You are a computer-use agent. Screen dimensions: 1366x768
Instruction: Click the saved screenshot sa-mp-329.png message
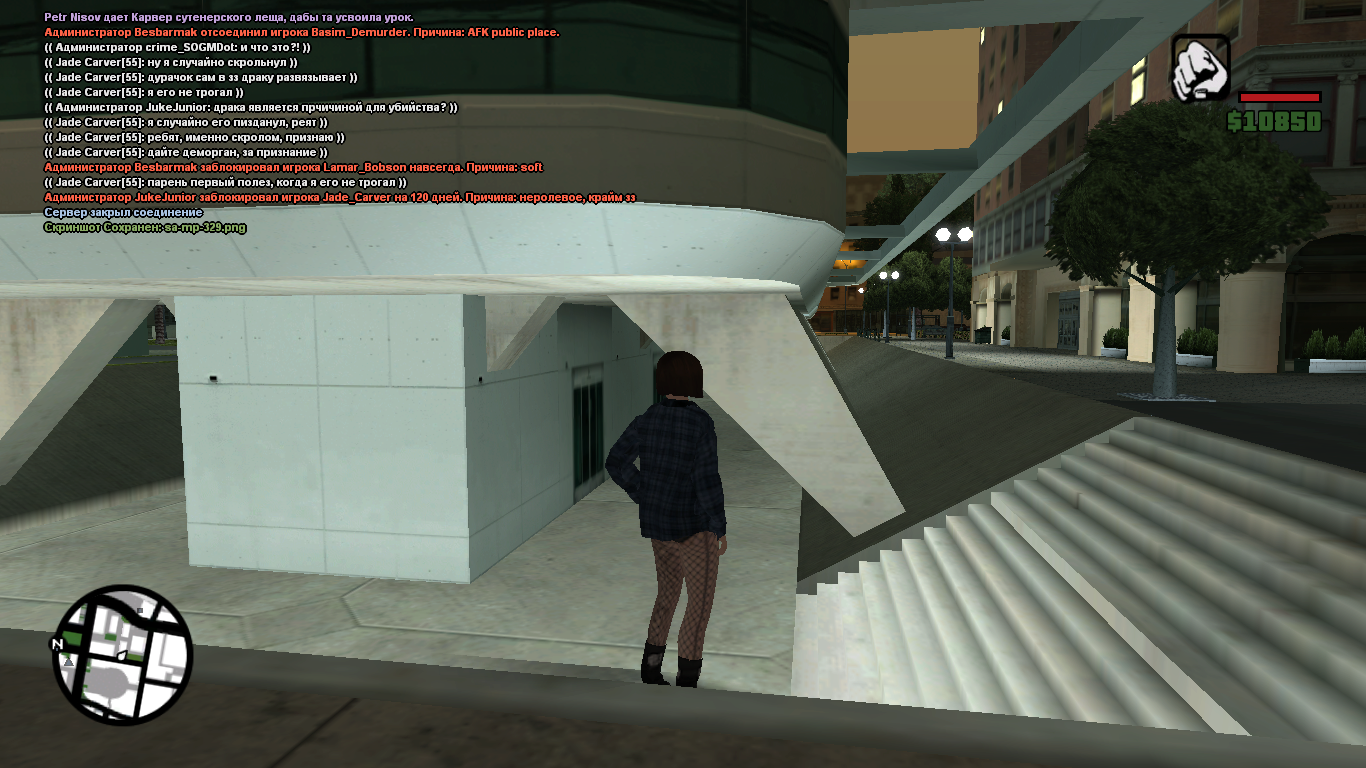(145, 227)
